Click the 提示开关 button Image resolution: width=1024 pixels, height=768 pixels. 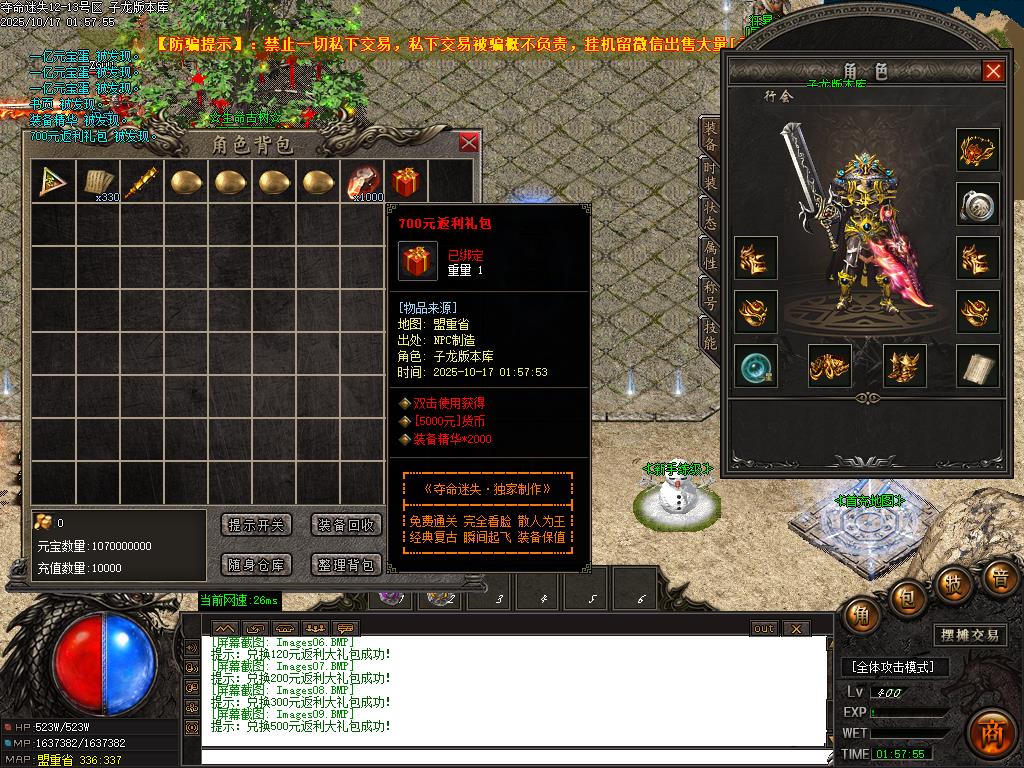tap(256, 525)
